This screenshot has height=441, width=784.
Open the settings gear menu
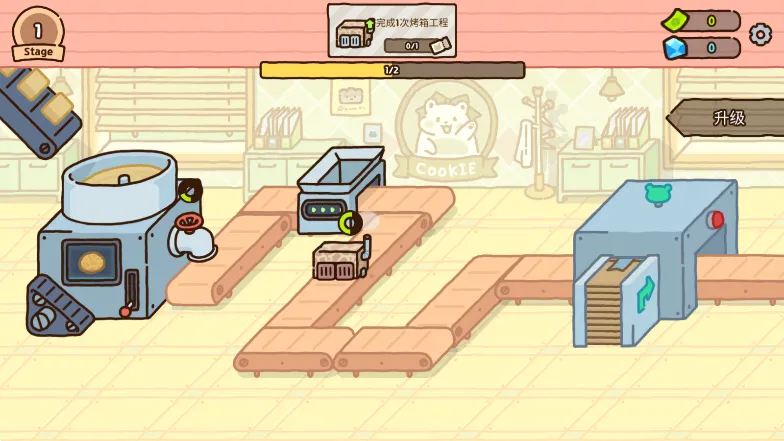(760, 34)
